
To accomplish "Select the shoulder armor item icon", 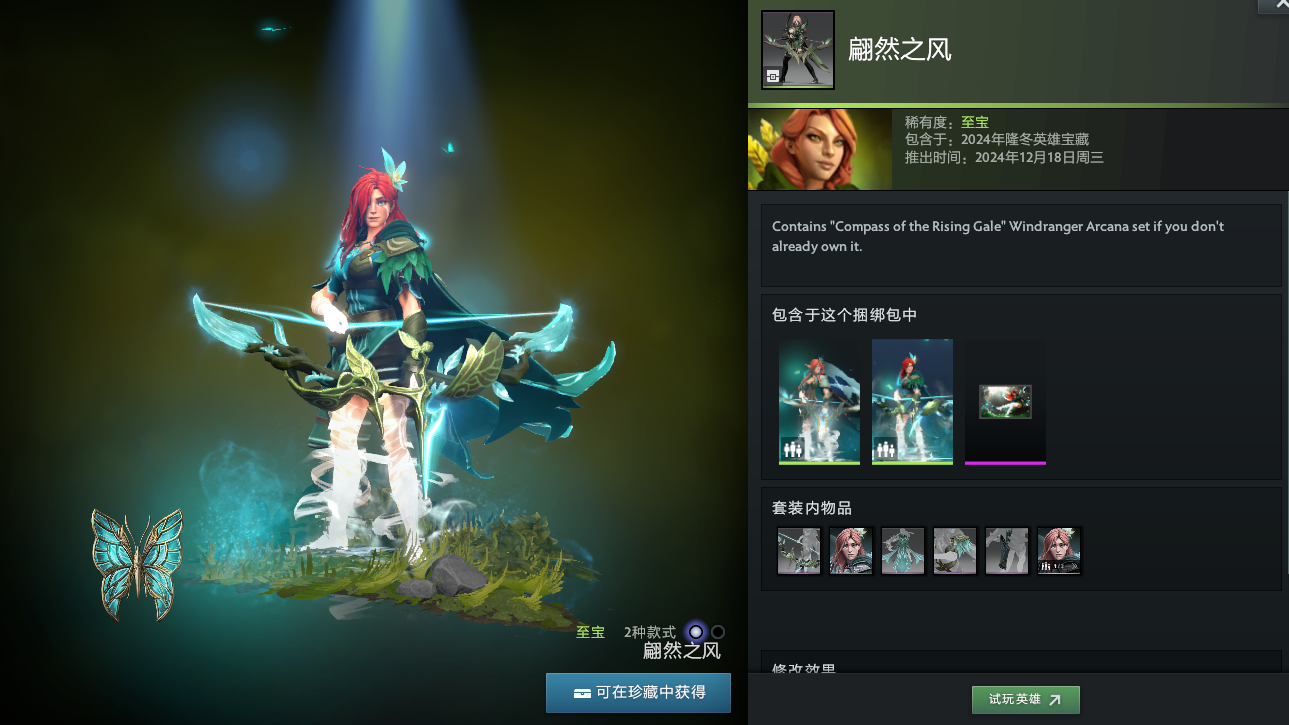I will (955, 551).
